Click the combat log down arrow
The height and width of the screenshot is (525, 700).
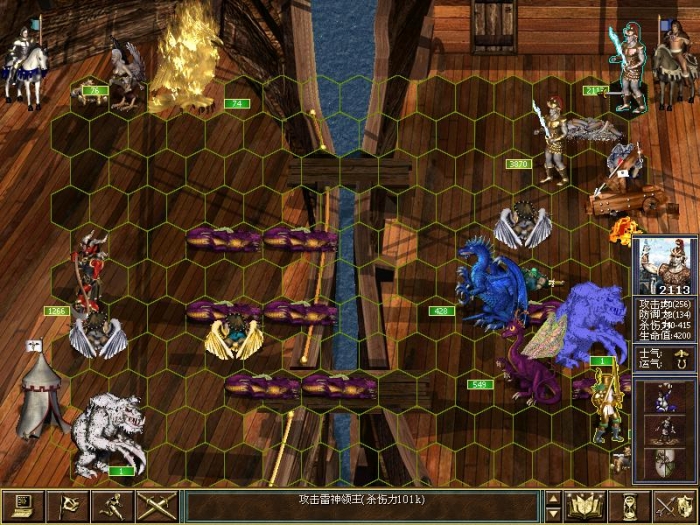pyautogui.click(x=553, y=514)
